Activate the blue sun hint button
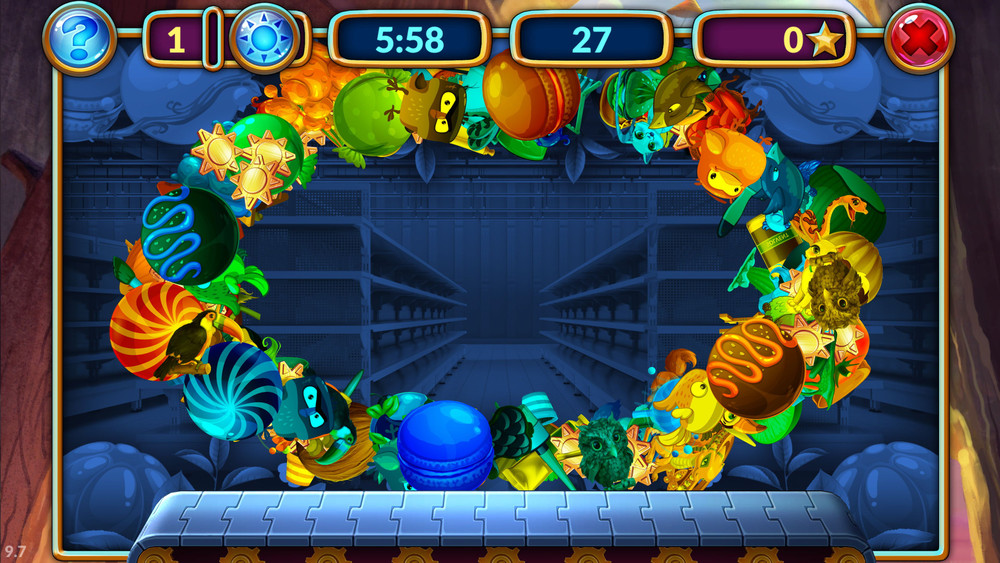 pyautogui.click(x=264, y=40)
